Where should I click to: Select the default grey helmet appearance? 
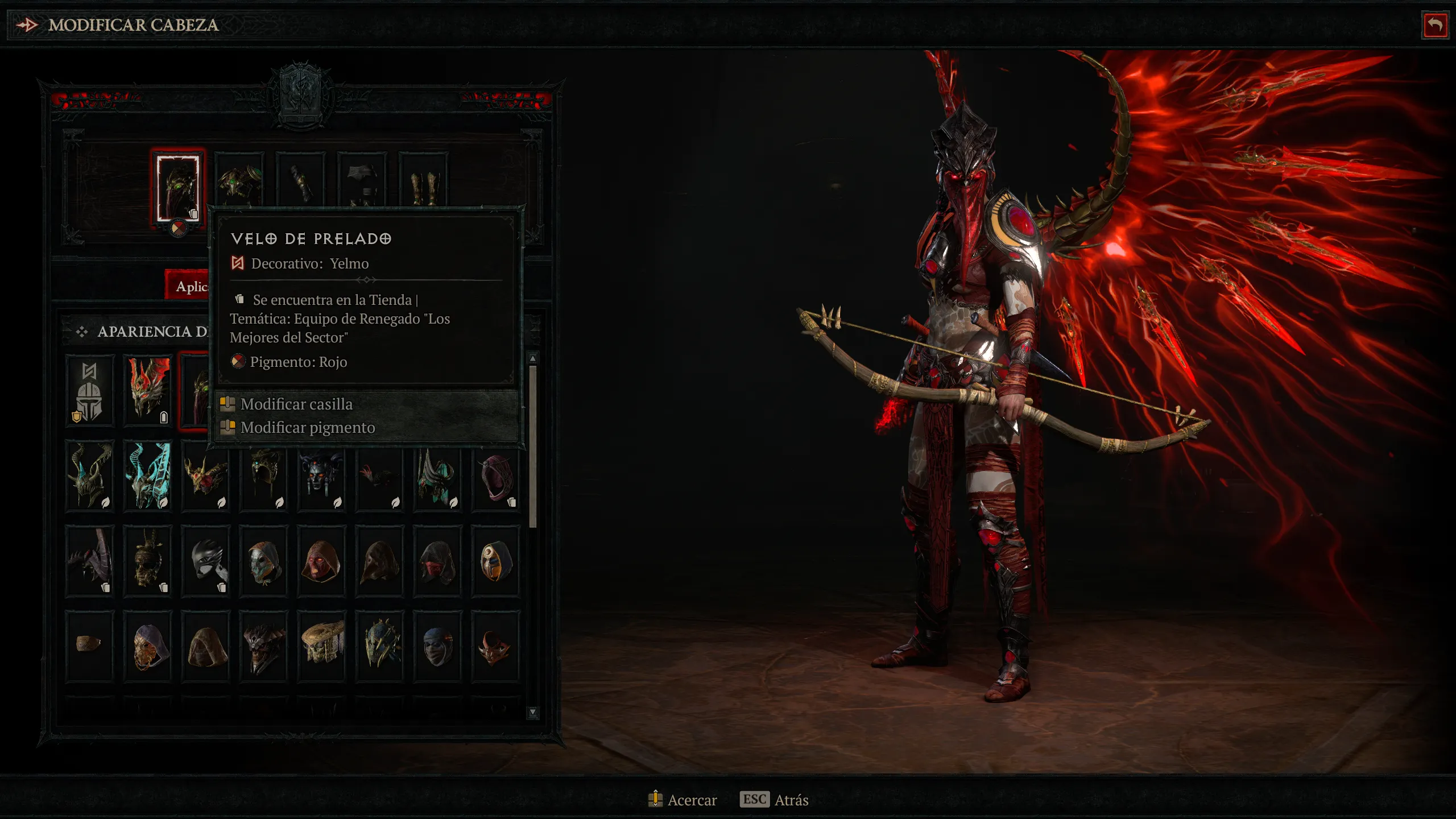tap(89, 391)
